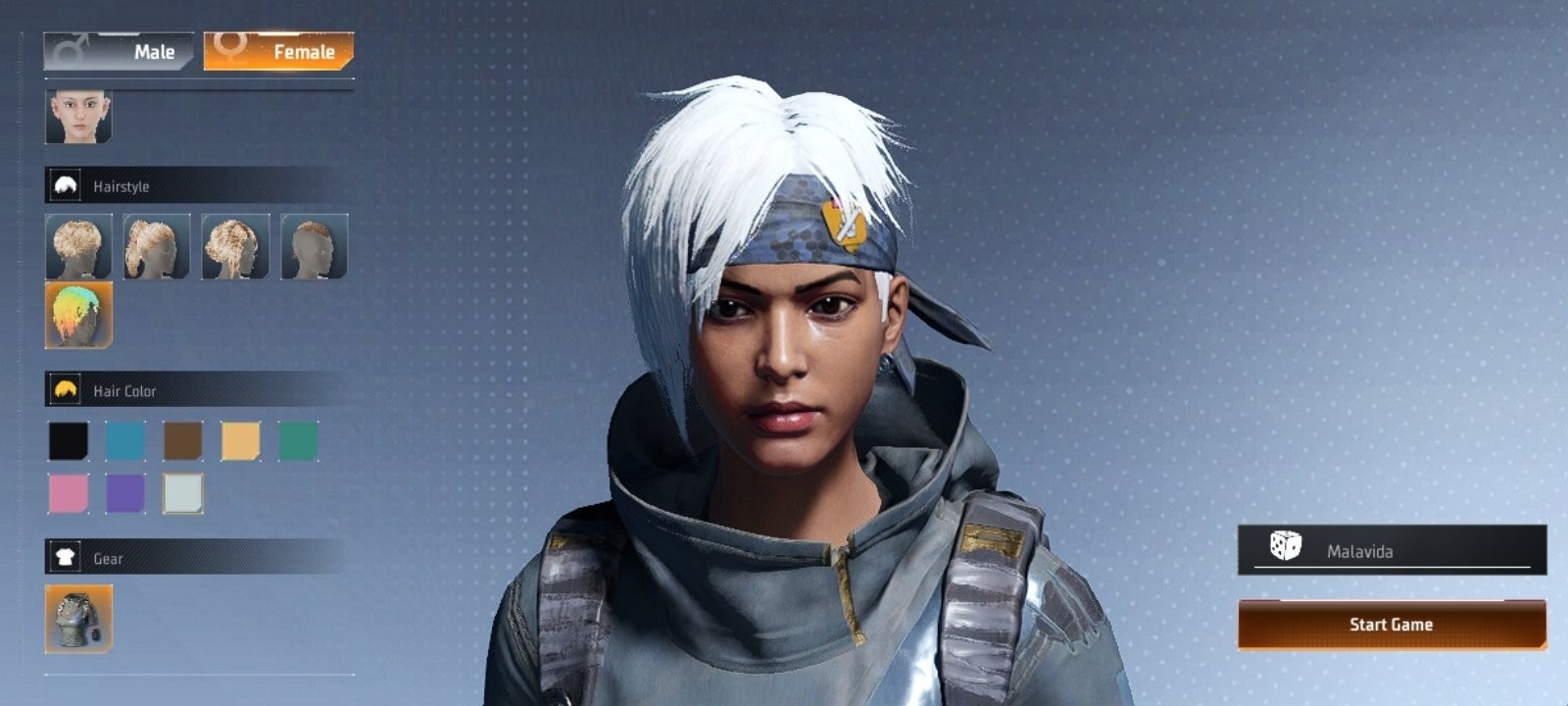Pick the pink hair color swatch
The height and width of the screenshot is (706, 1568).
tap(69, 493)
